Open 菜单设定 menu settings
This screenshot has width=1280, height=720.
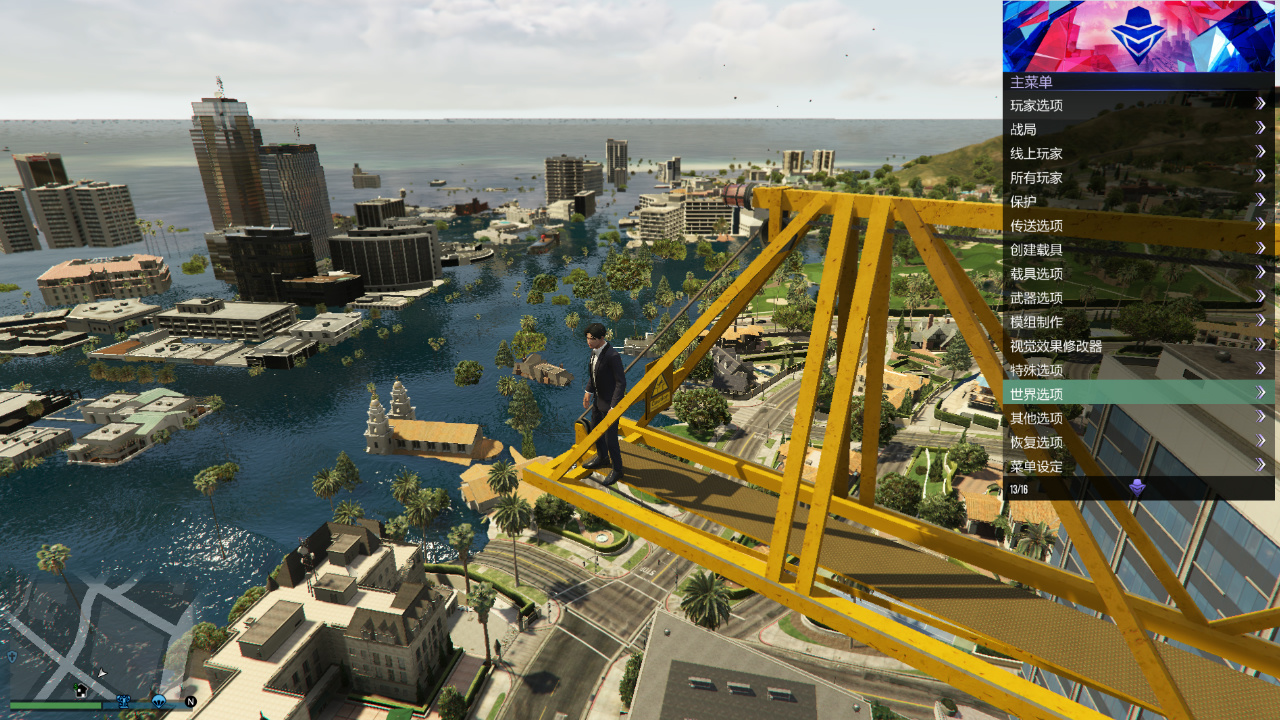[x=1138, y=466]
